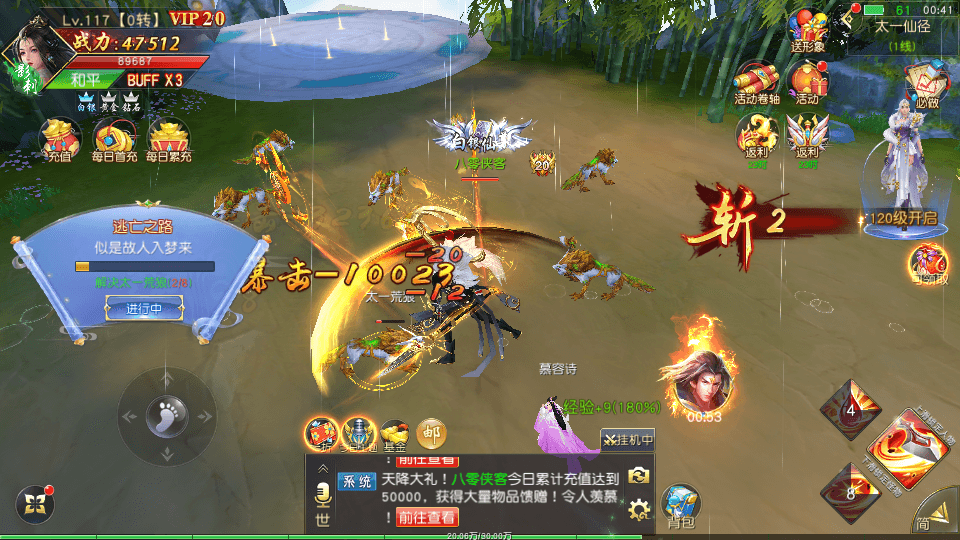The height and width of the screenshot is (540, 960).
Task: Open the 每日累充 cumulative recharge icon
Action: [168, 139]
